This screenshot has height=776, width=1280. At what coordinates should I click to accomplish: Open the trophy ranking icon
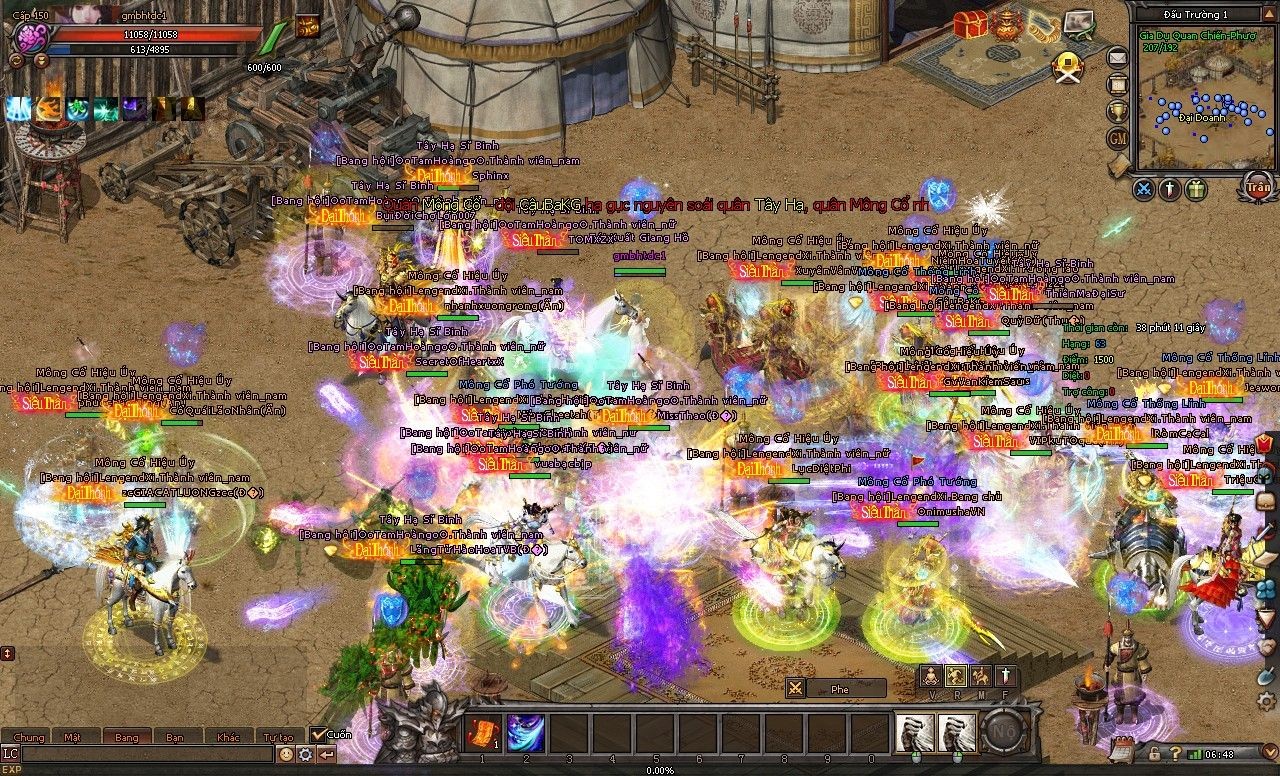(1117, 110)
